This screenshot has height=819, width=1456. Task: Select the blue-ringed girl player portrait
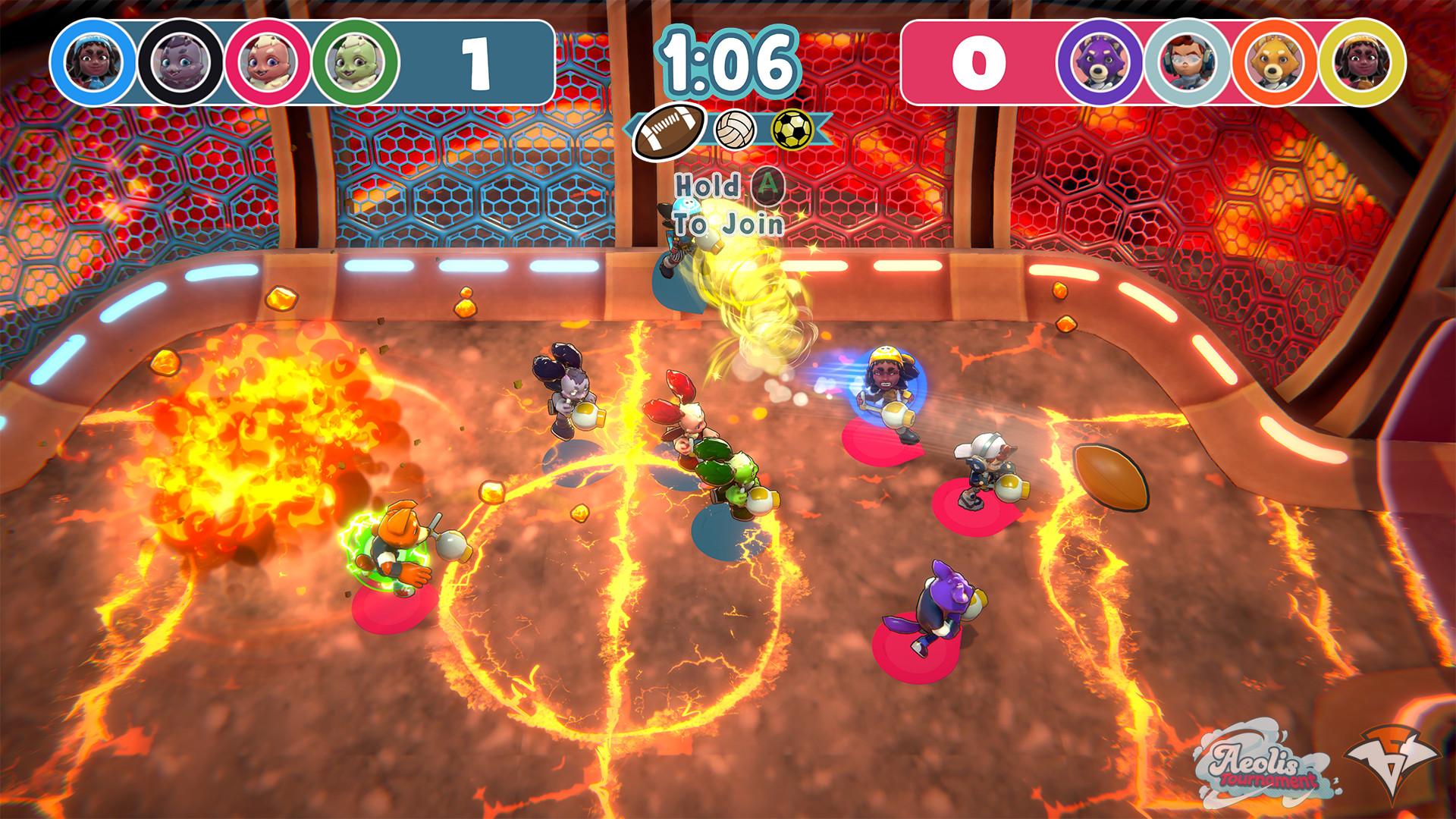(93, 61)
